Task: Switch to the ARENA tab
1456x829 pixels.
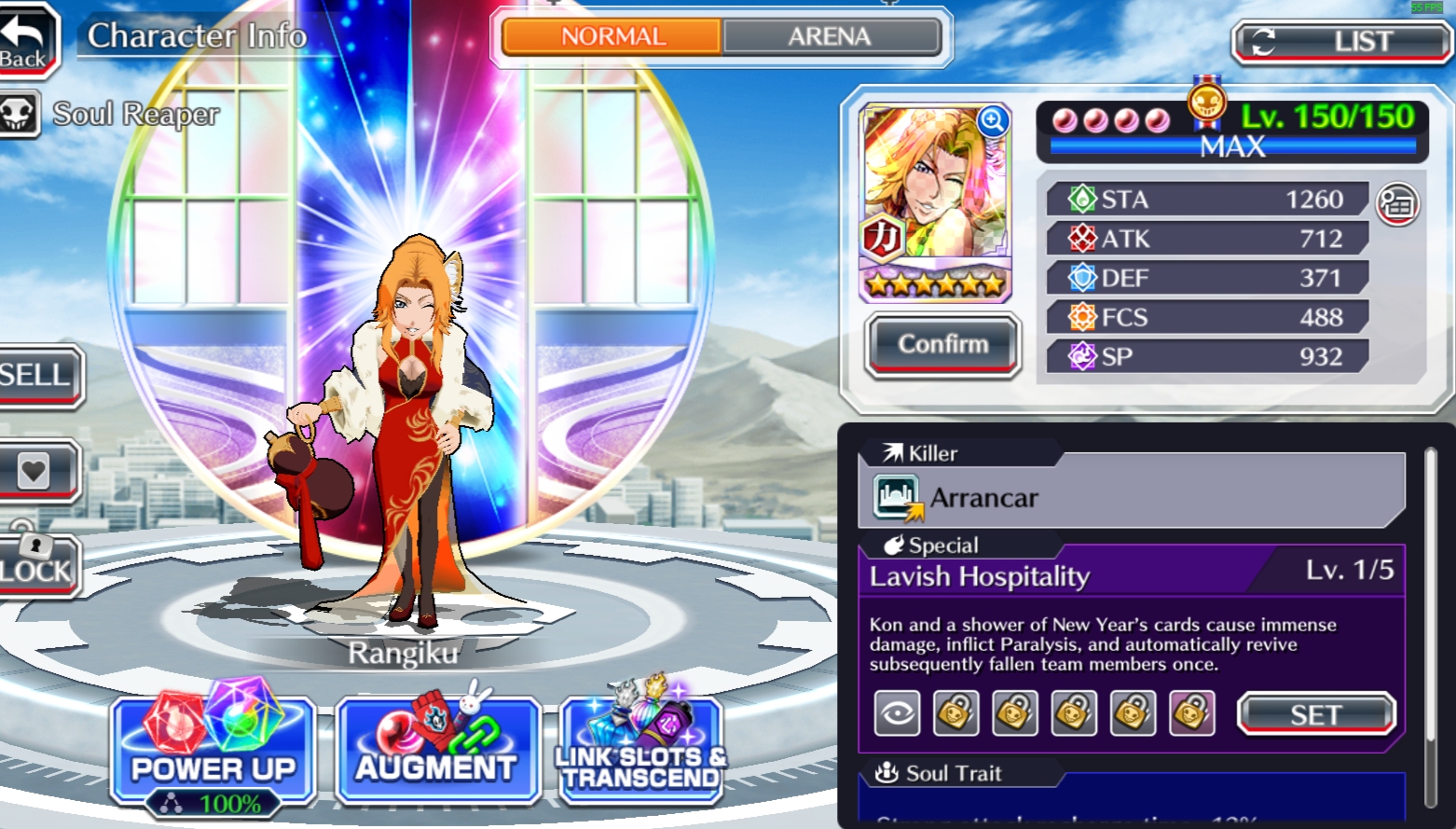Action: pos(830,37)
